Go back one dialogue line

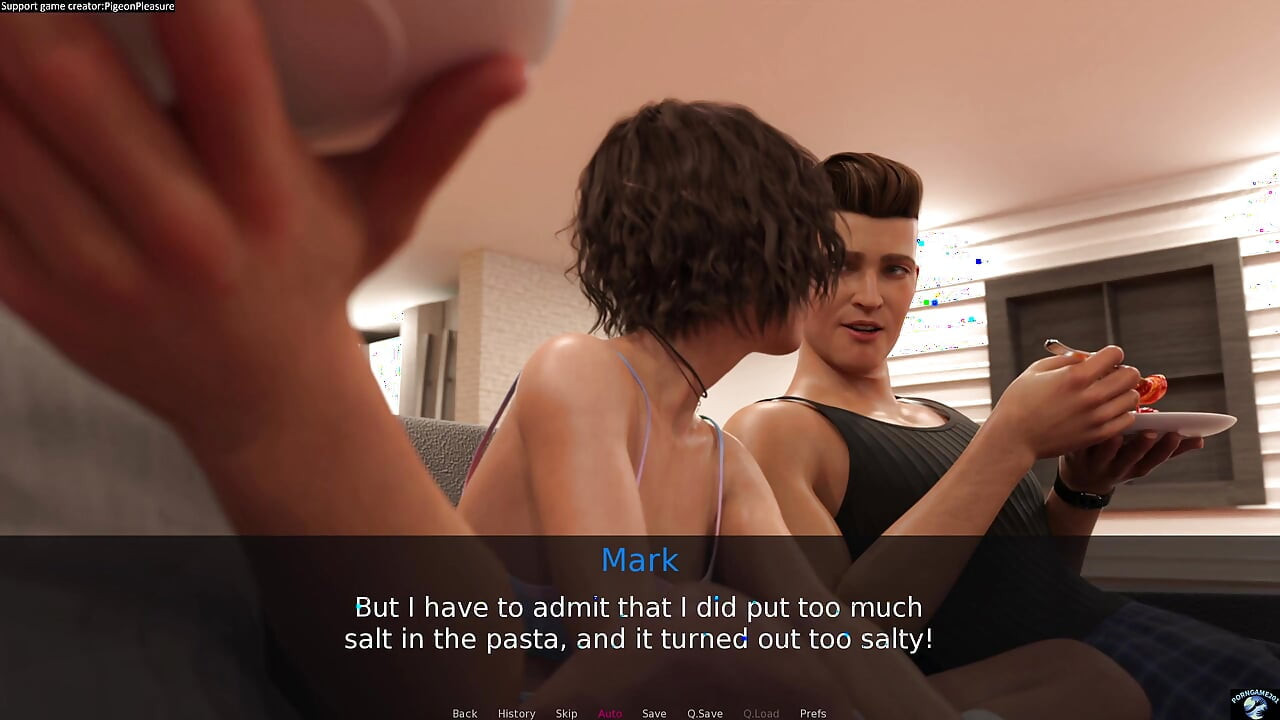464,713
